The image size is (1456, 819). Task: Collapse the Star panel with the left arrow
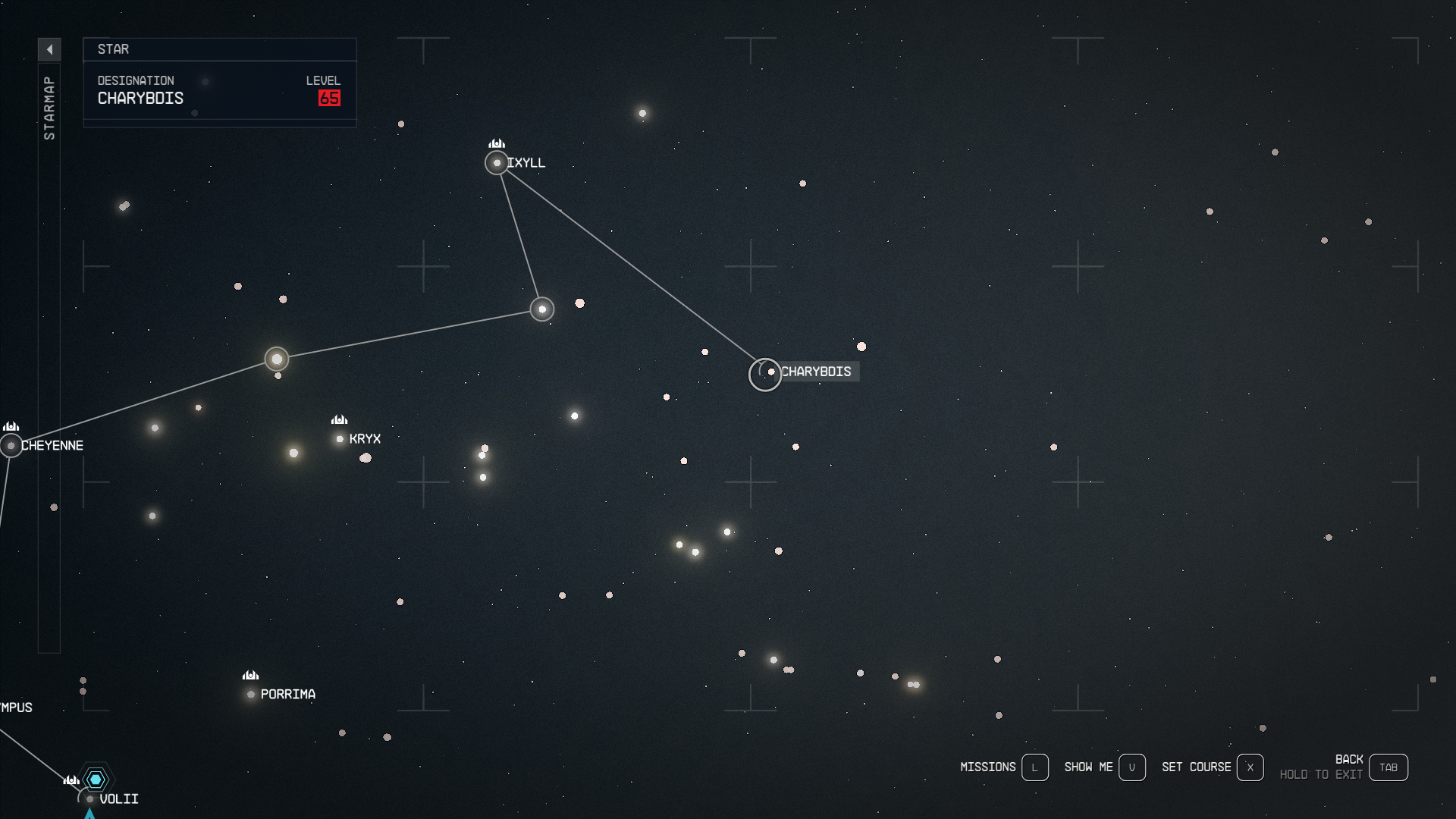(50, 49)
